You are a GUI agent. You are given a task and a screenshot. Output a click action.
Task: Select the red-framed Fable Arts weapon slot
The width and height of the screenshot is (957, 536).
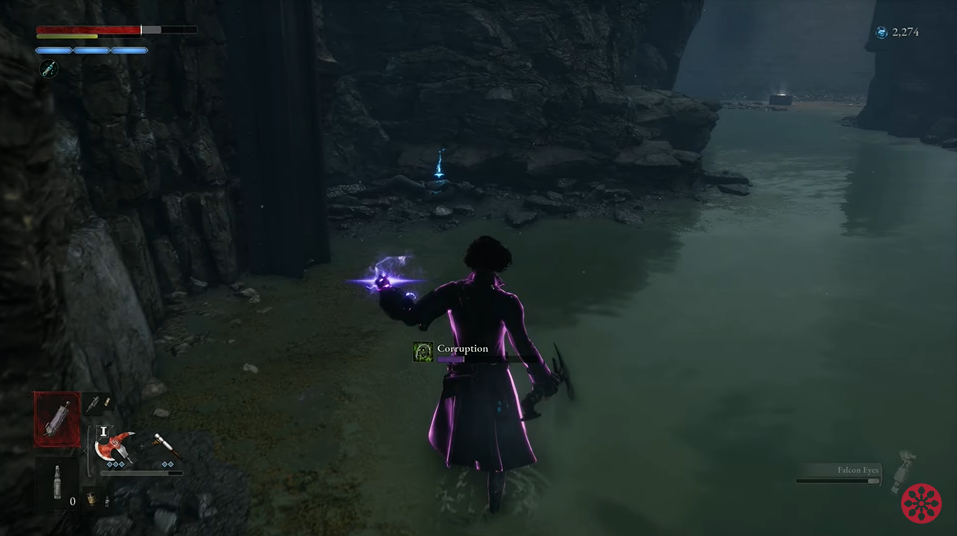point(57,419)
